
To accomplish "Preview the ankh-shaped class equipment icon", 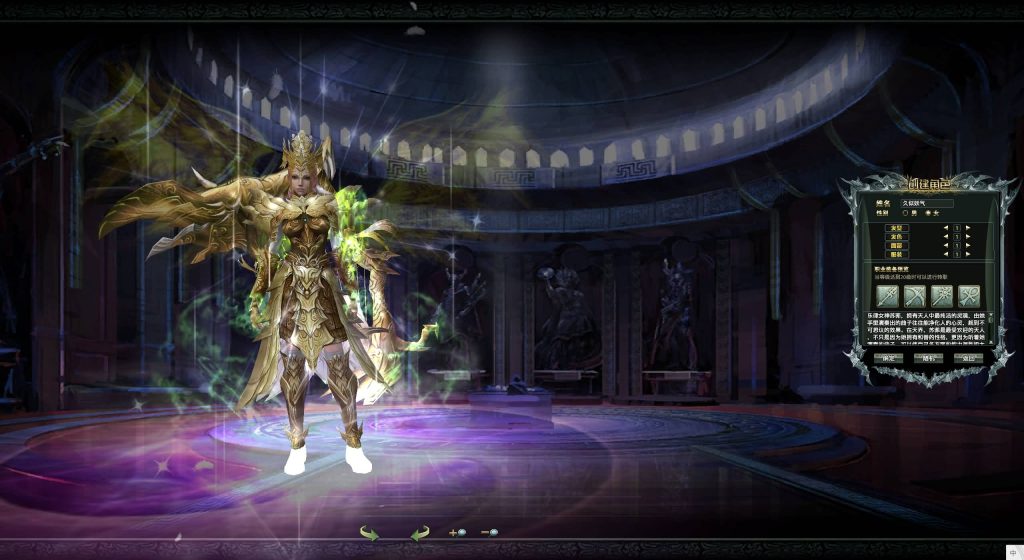I will (x=968, y=296).
